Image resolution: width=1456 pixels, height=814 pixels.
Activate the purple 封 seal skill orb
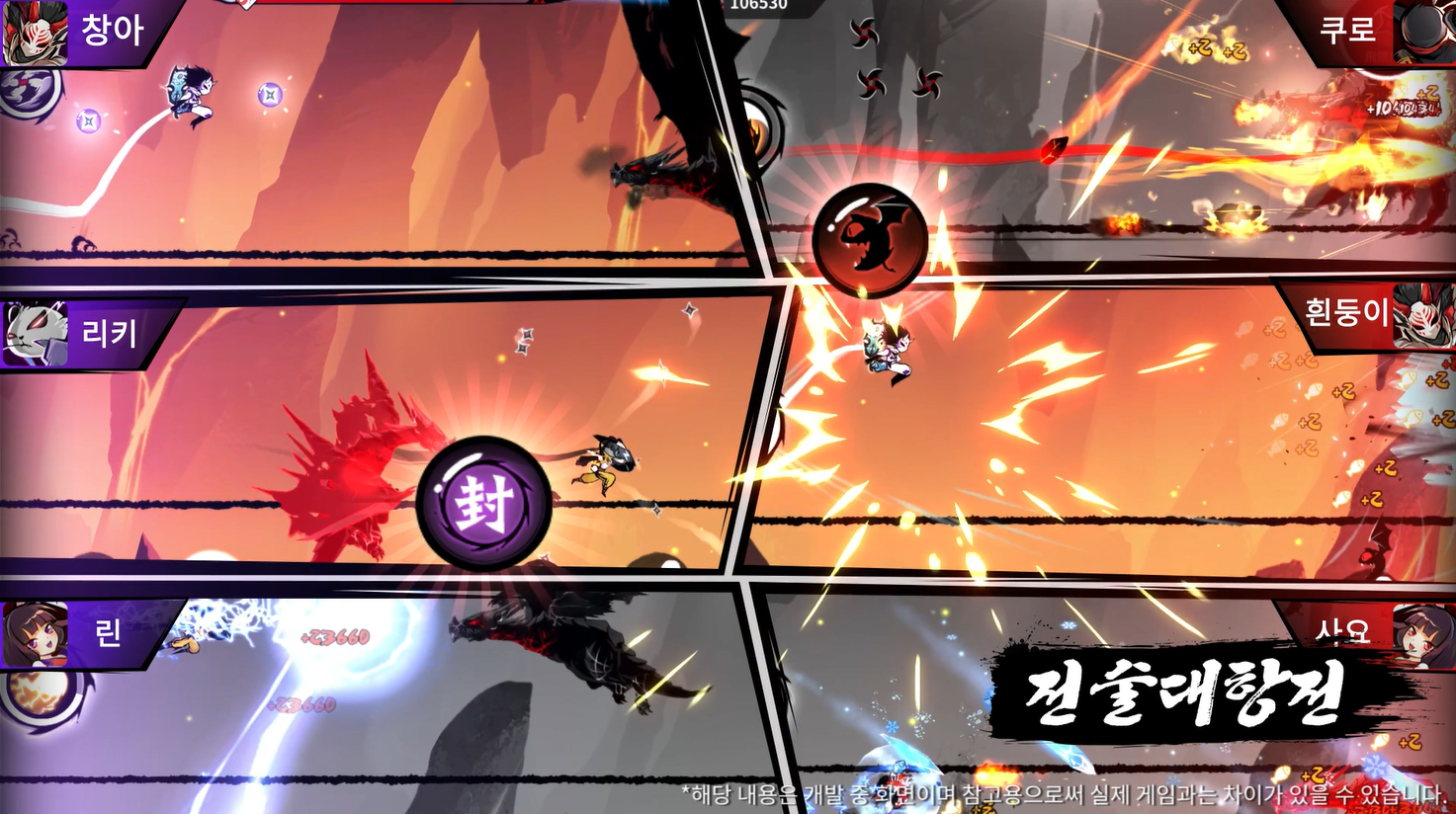(x=484, y=502)
